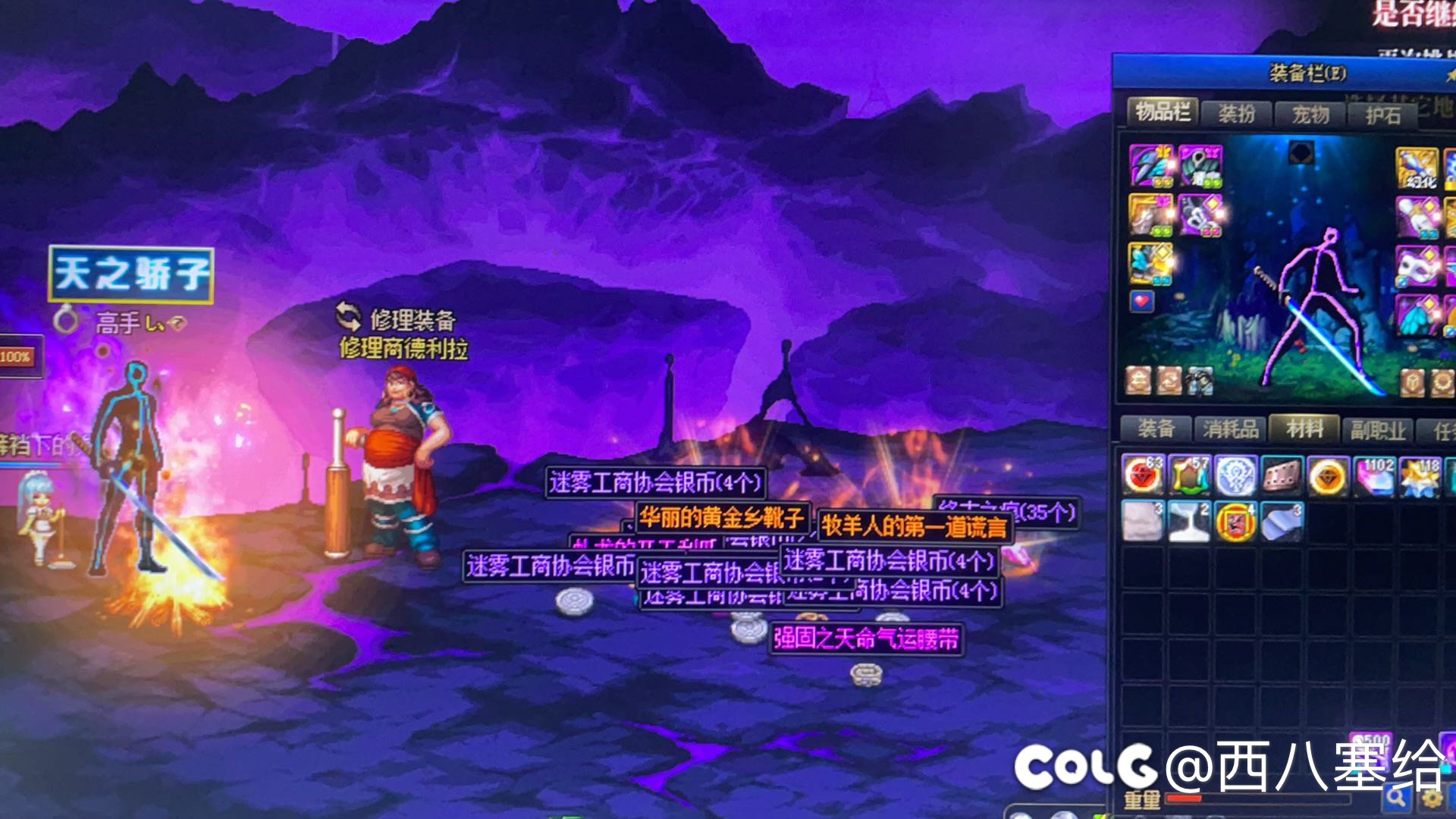Click the binoculars icon below the character model
Viewport: 1456px width, 819px height.
click(1200, 381)
